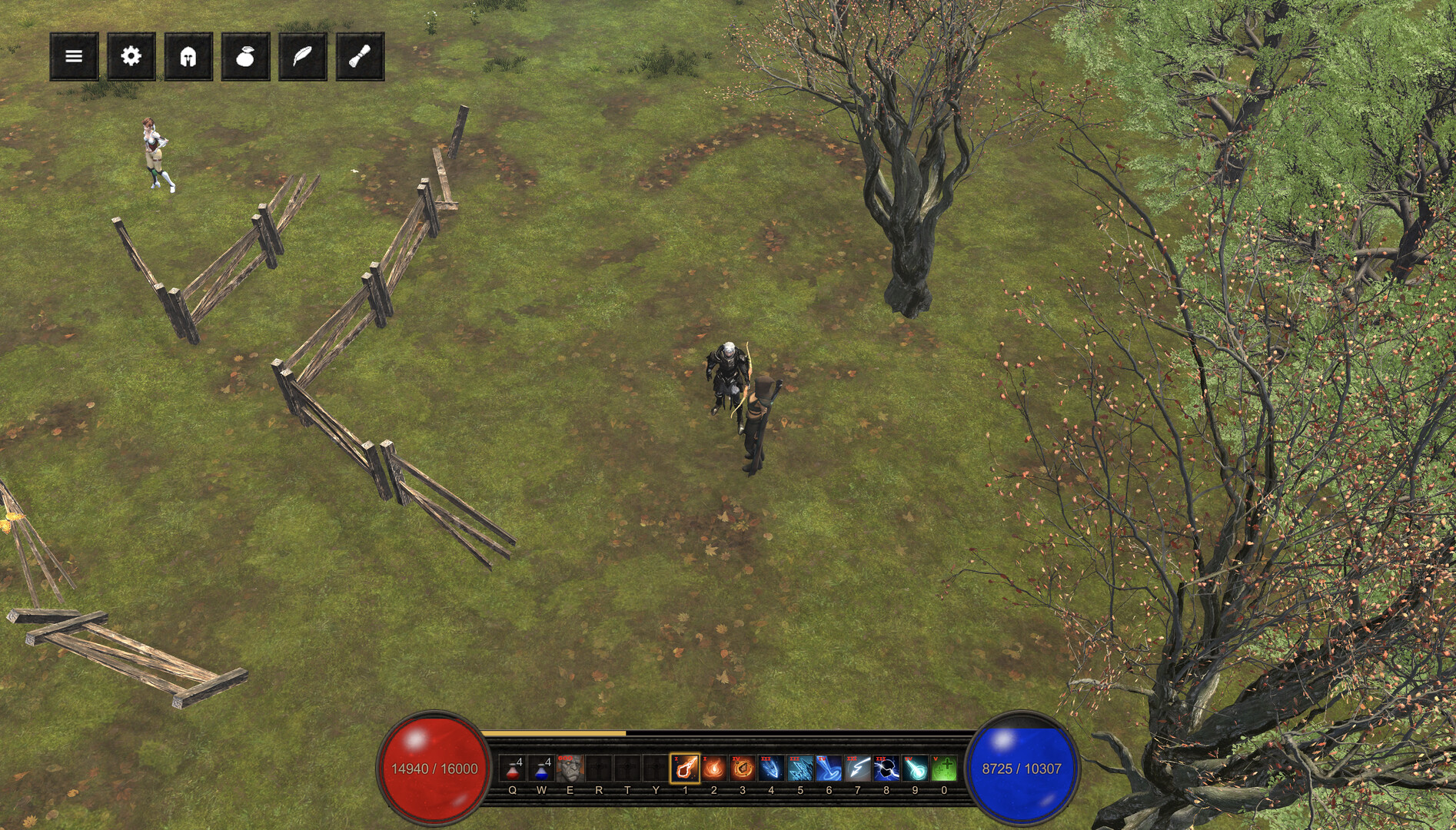Viewport: 1456px width, 830px height.
Task: Open the settings gear icon
Action: pyautogui.click(x=131, y=56)
